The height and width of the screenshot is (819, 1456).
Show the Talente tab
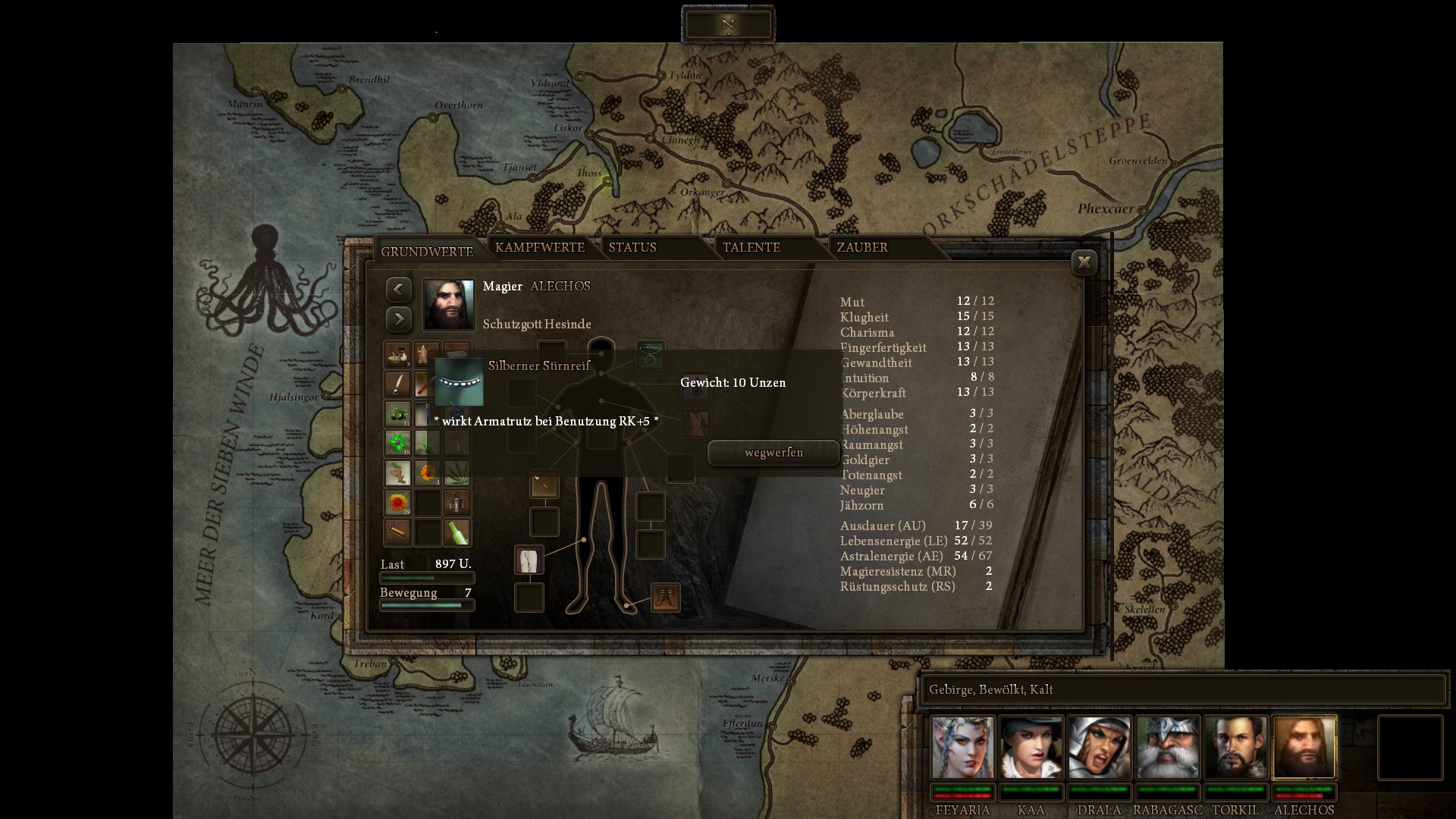(751, 248)
